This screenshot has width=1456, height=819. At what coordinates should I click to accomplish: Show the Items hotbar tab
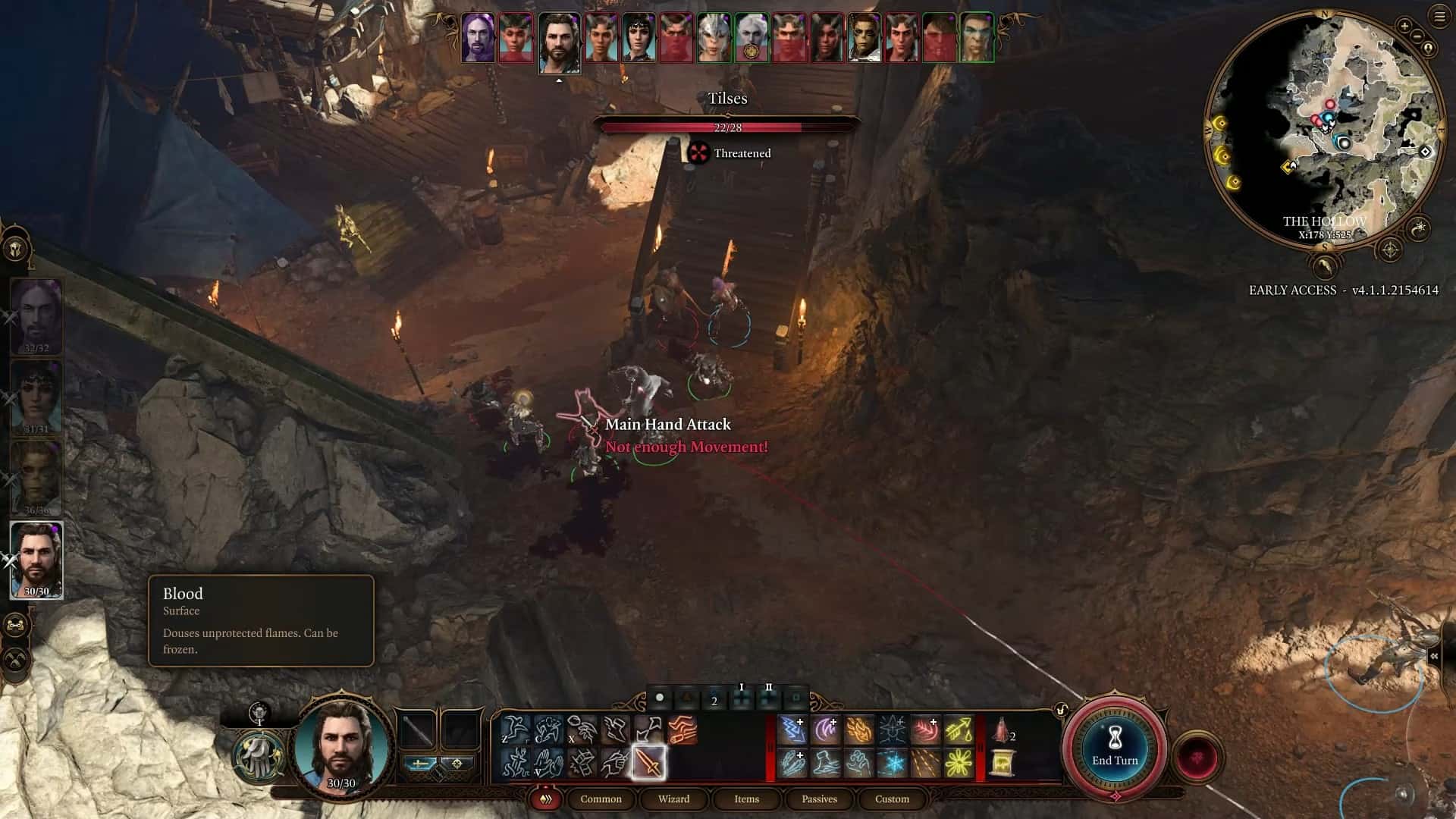(x=746, y=799)
